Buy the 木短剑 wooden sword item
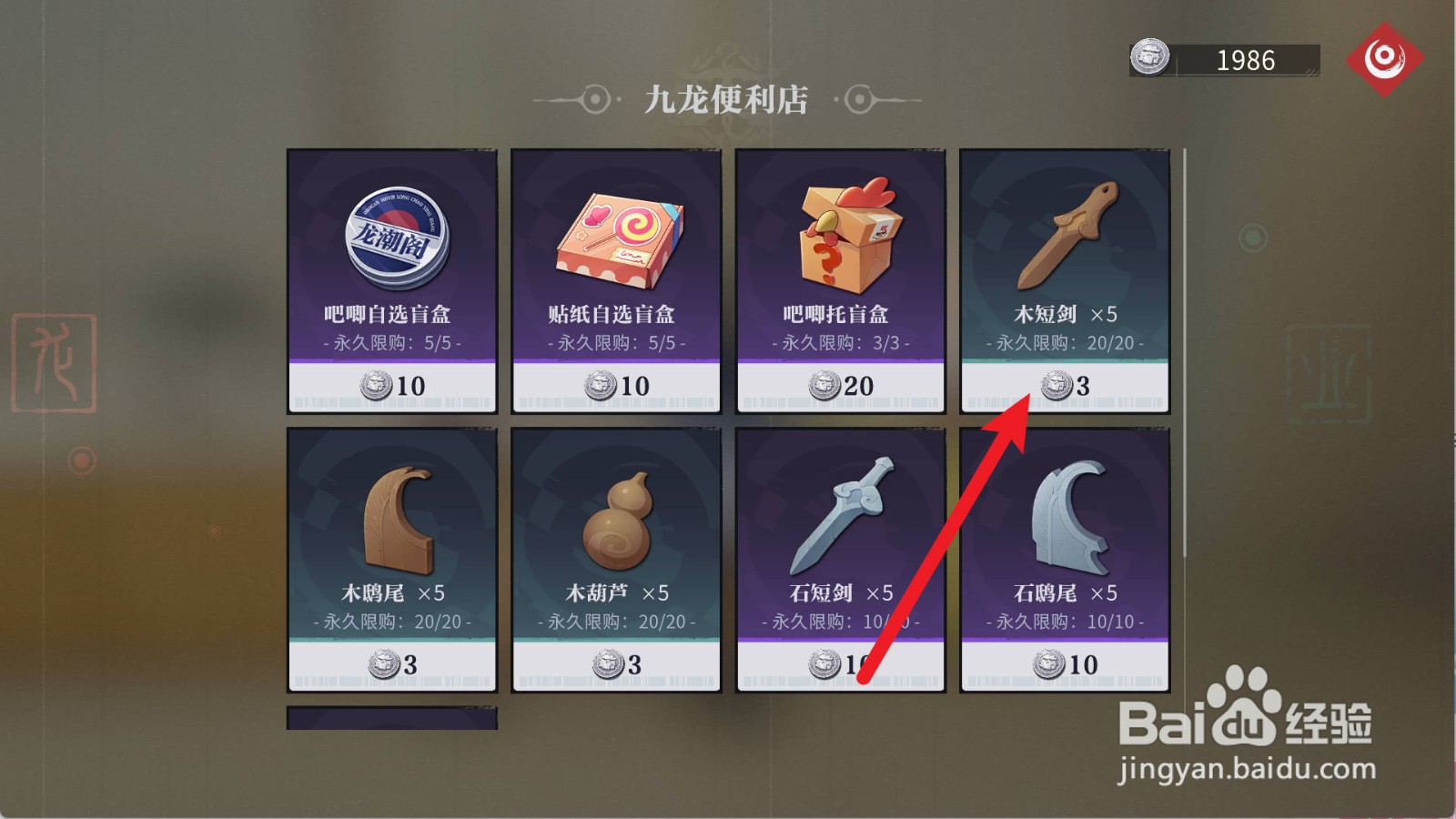Screen dimensions: 1456x819 tap(1064, 273)
